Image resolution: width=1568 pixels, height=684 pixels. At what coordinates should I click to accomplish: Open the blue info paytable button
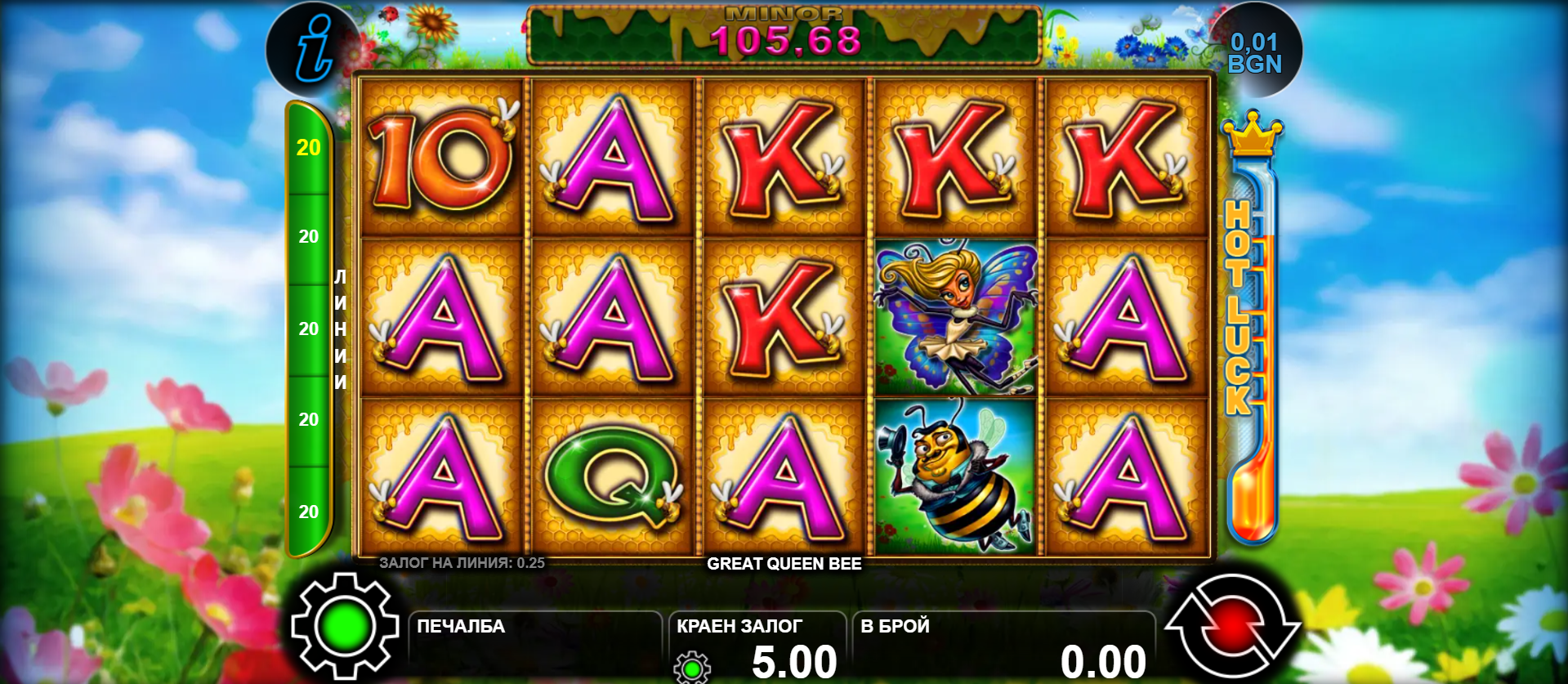click(313, 51)
